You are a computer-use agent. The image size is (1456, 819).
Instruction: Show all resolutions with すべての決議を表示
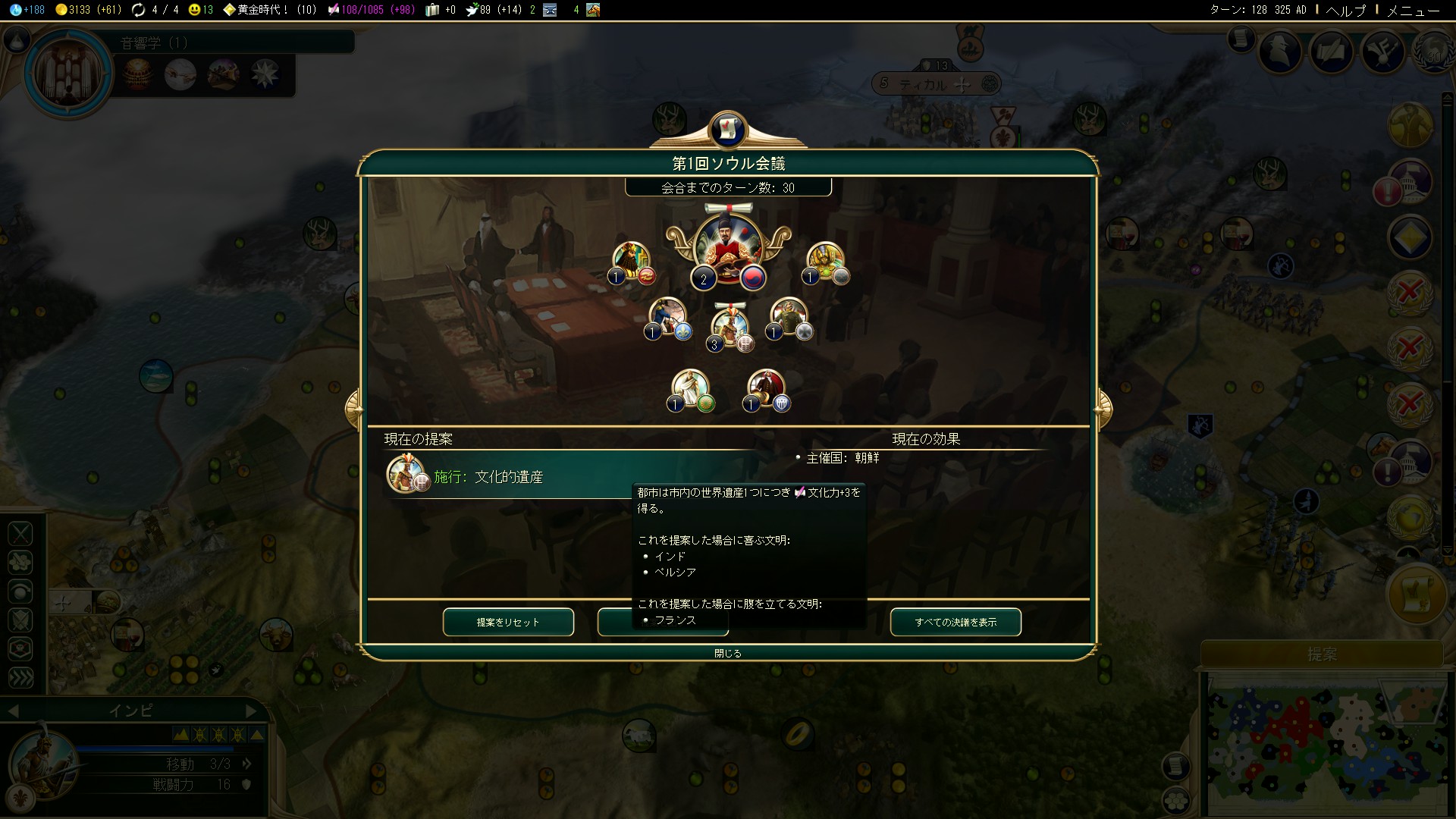955,622
